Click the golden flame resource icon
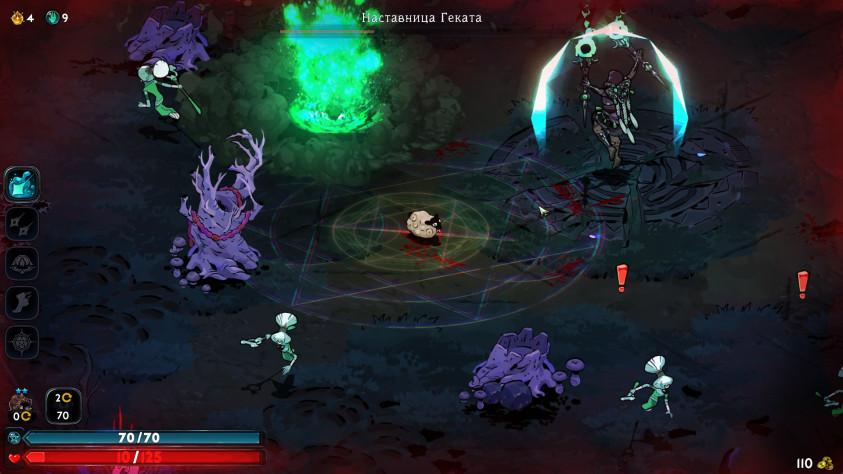Image resolution: width=843 pixels, height=474 pixels. (17, 17)
